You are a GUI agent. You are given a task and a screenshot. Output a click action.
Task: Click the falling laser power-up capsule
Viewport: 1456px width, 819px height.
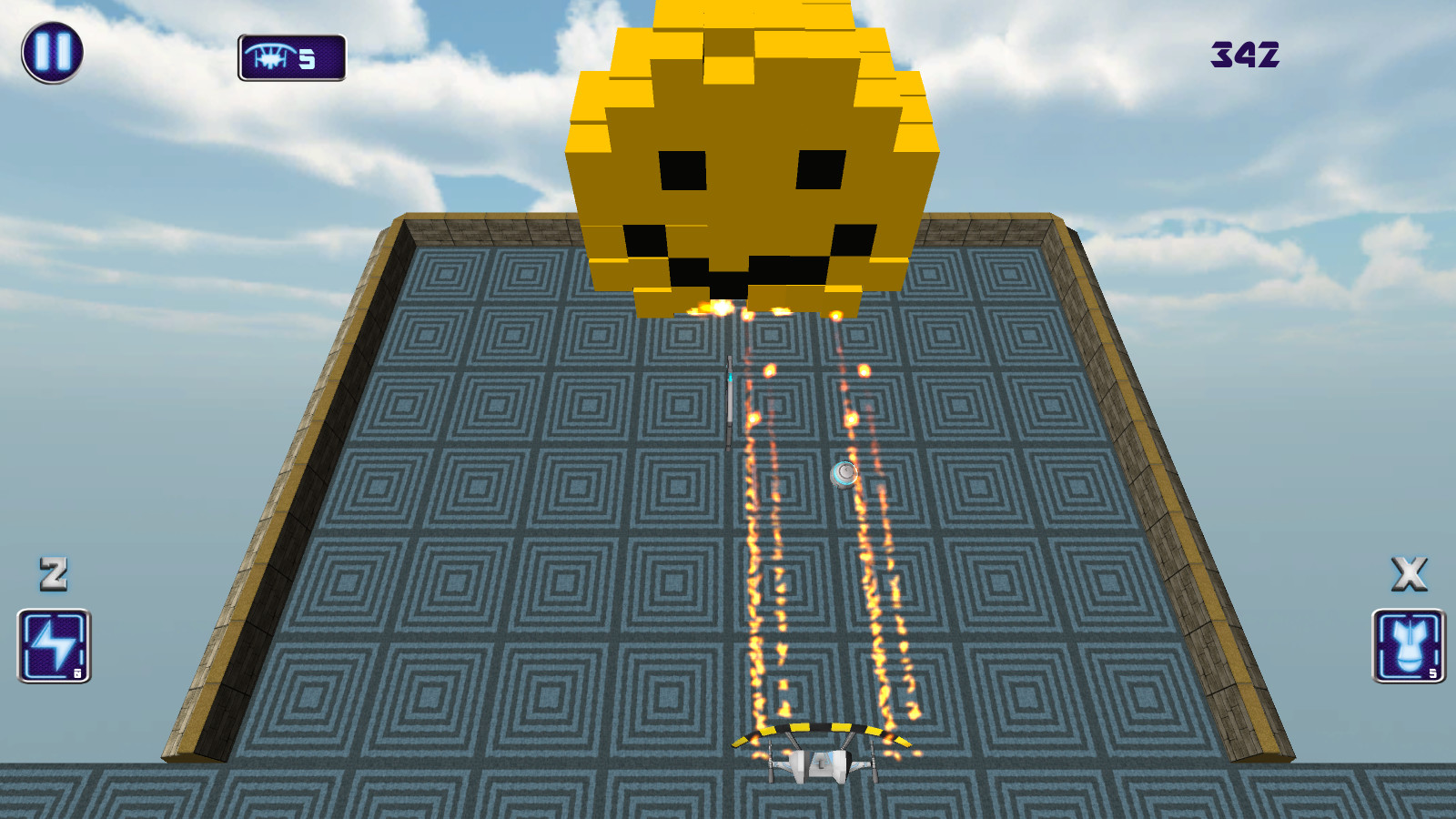(730, 400)
